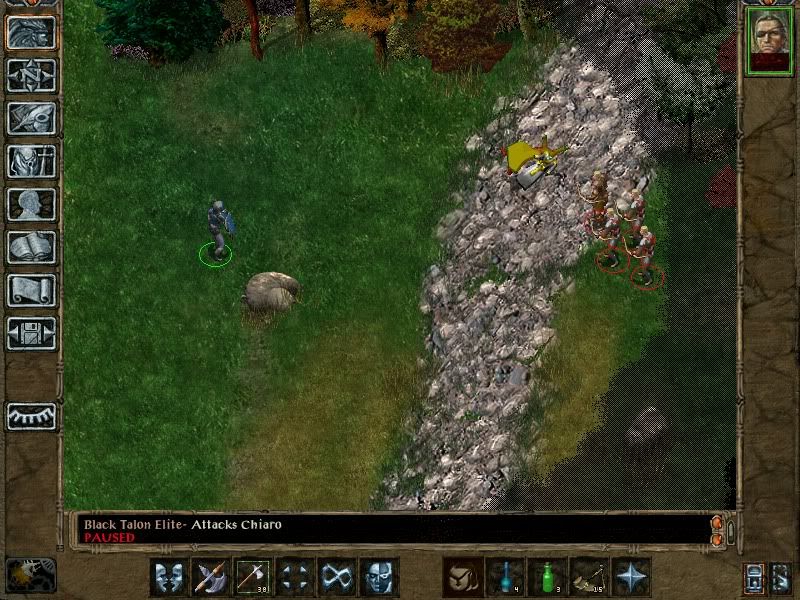Open the journal quill button
This screenshot has width=800, height=600.
pyautogui.click(x=31, y=118)
